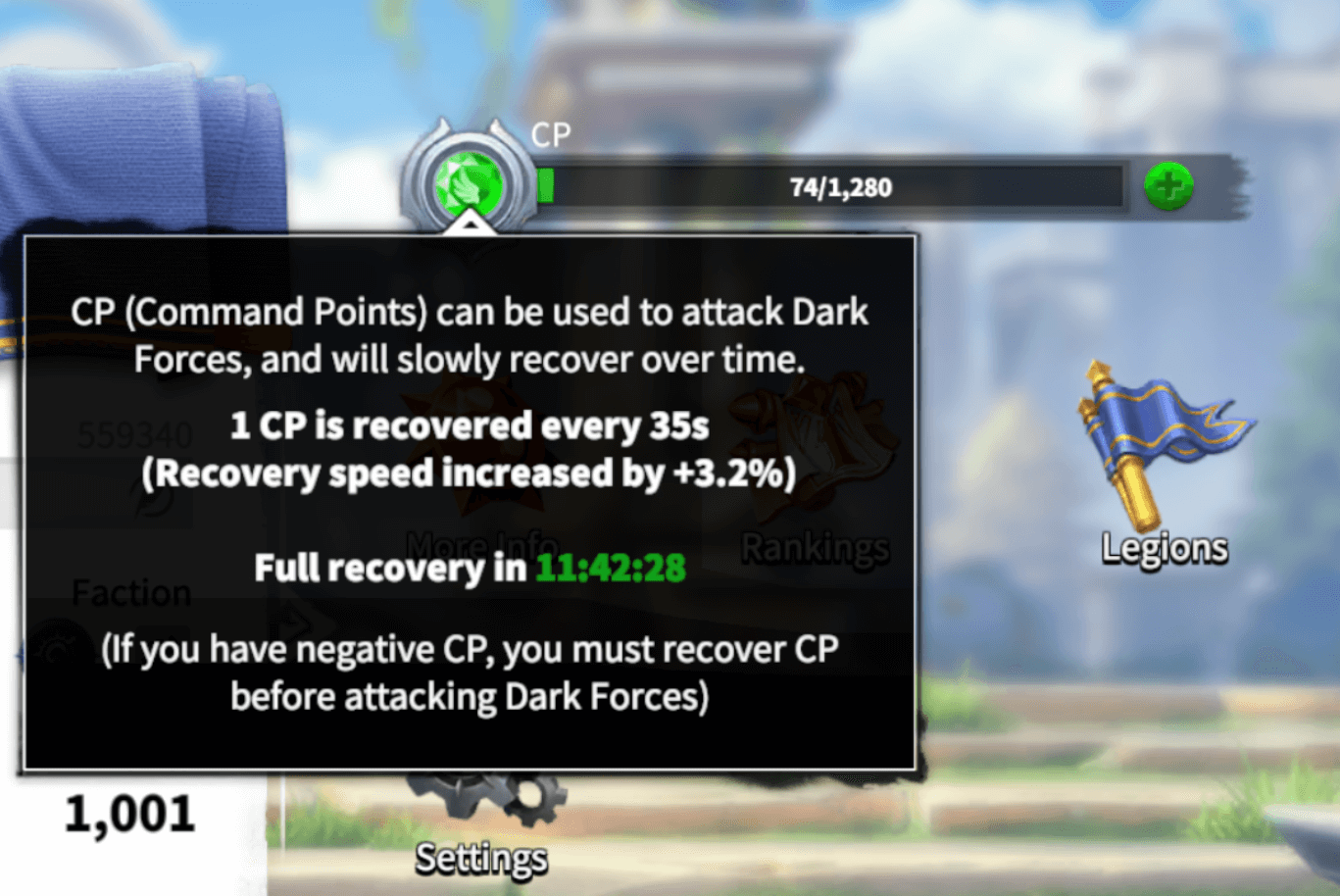Expand the Faction details section
Image resolution: width=1340 pixels, height=896 pixels.
(x=130, y=592)
